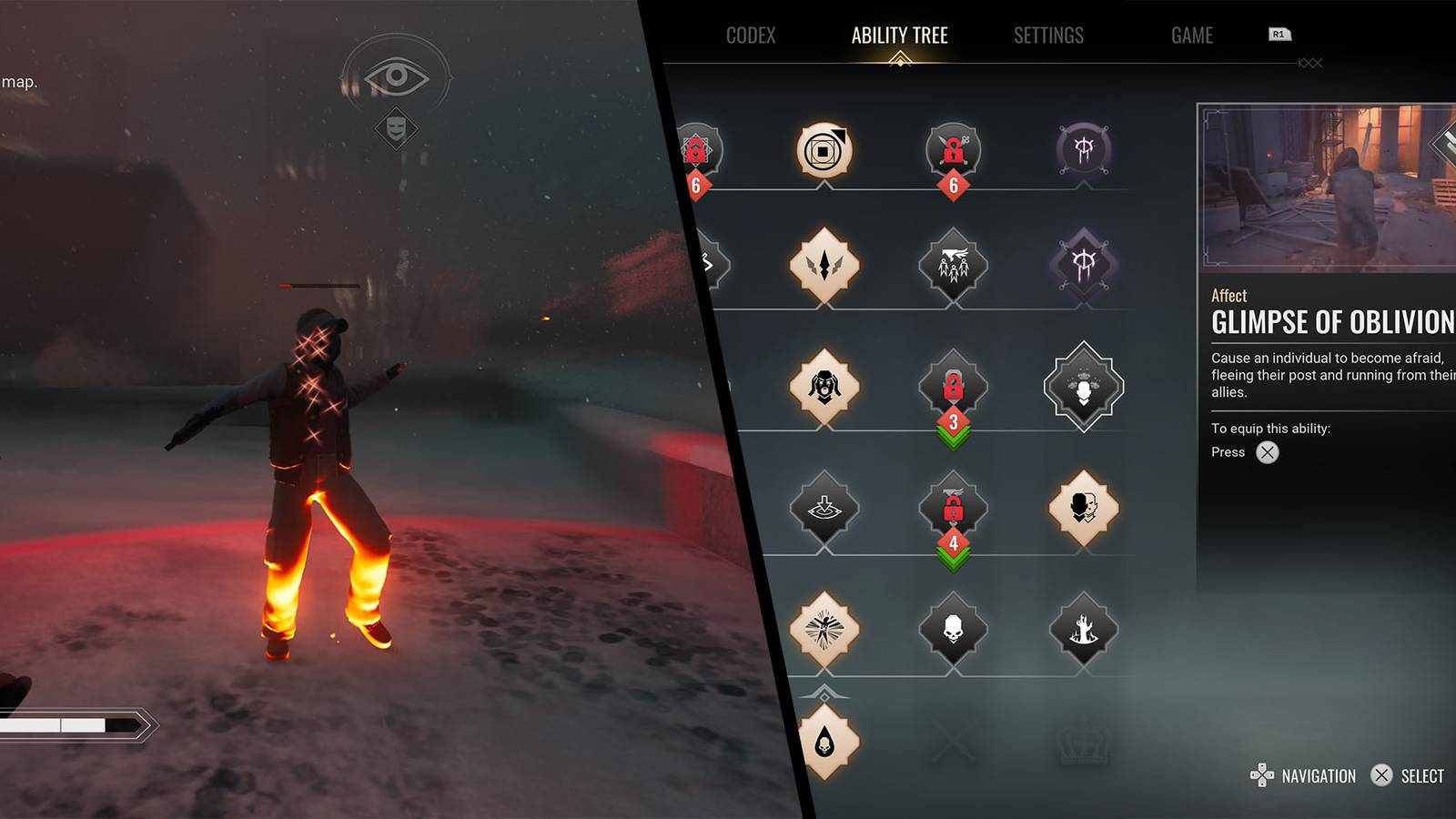The image size is (1456, 819).
Task: Select the highlighted Glimpse of Oblivion ability
Action: 1083,387
